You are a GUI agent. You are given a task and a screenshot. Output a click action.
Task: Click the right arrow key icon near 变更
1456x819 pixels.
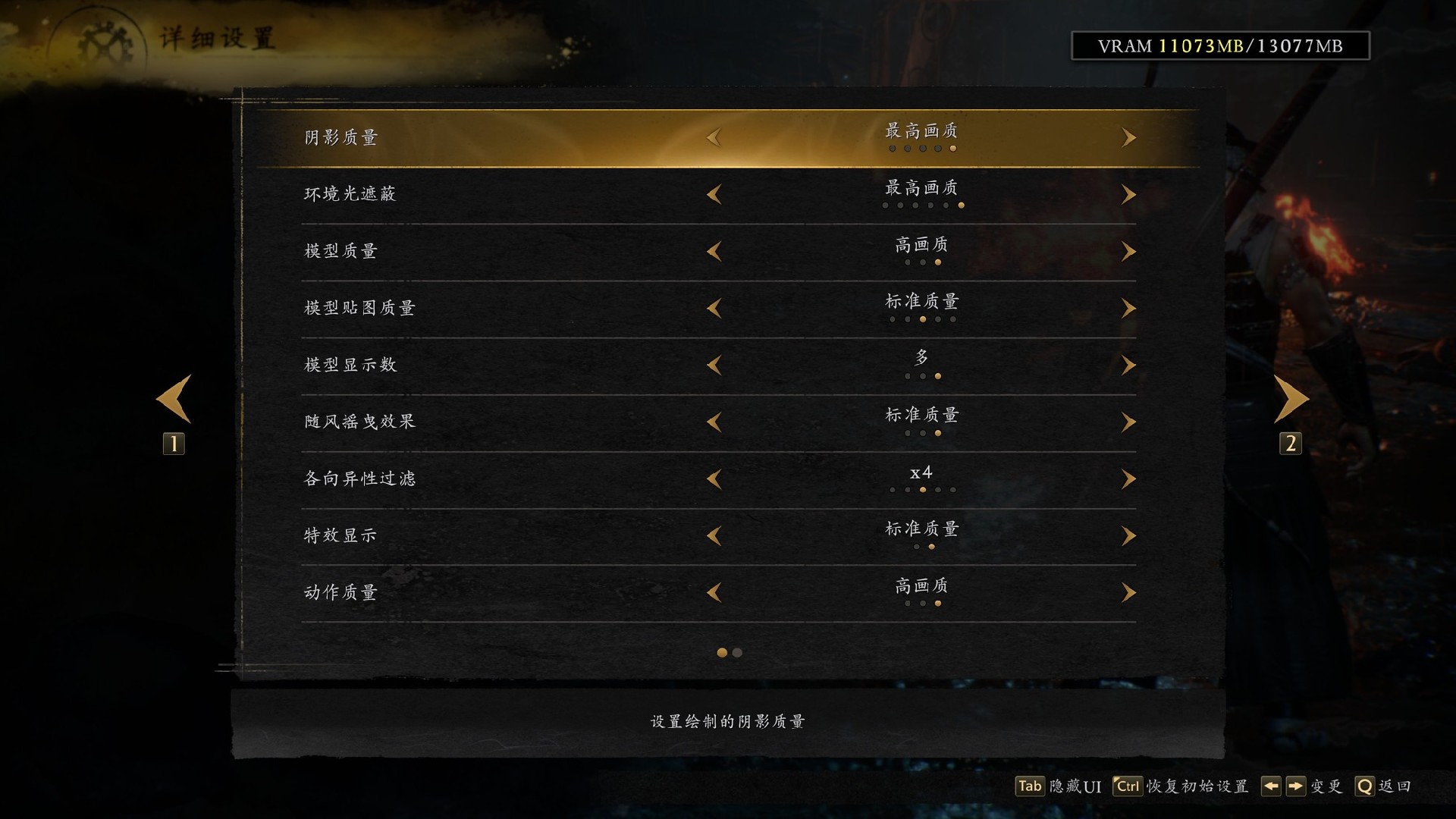pos(1295,787)
